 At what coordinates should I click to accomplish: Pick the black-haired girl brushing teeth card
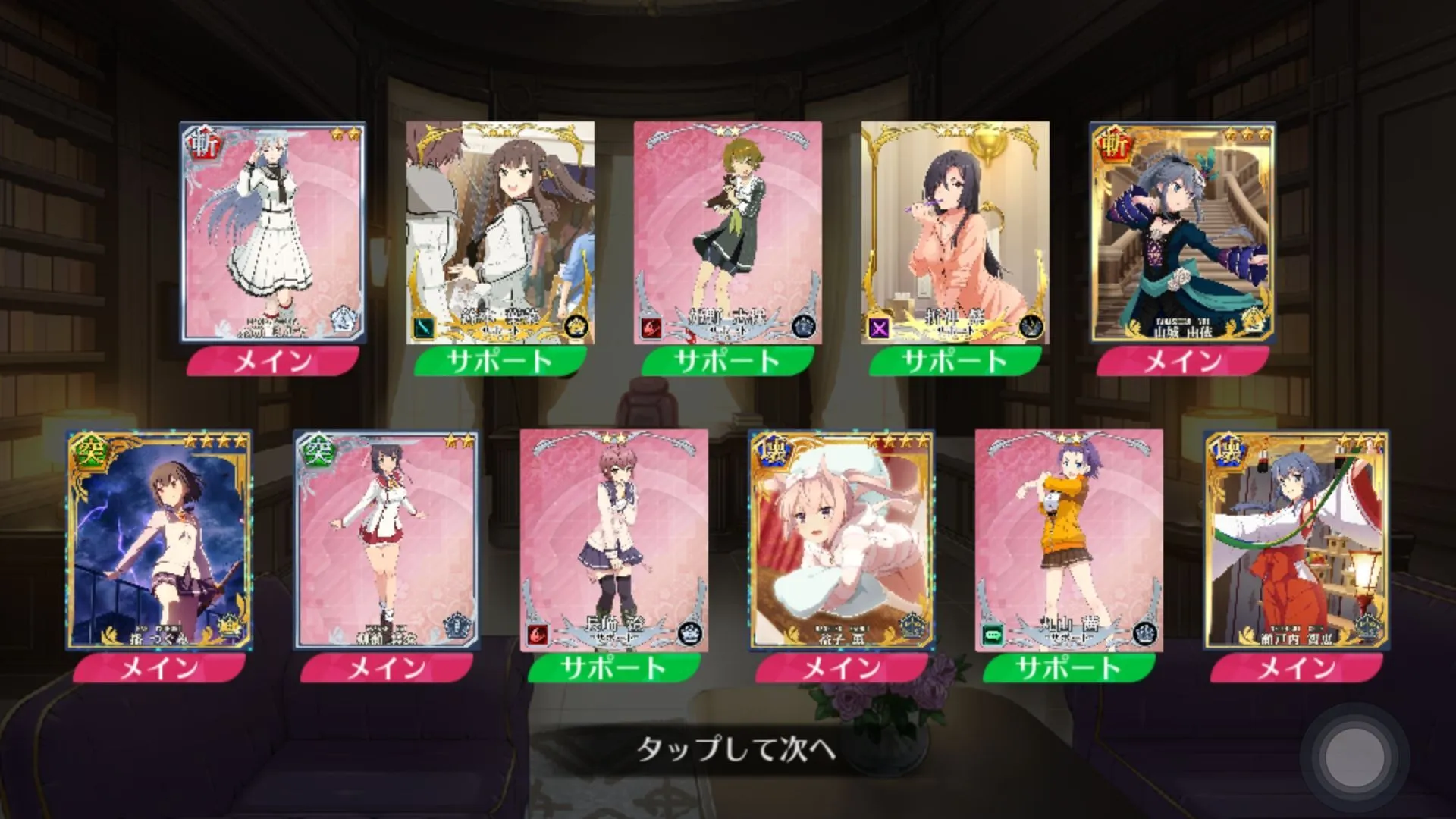coord(955,232)
